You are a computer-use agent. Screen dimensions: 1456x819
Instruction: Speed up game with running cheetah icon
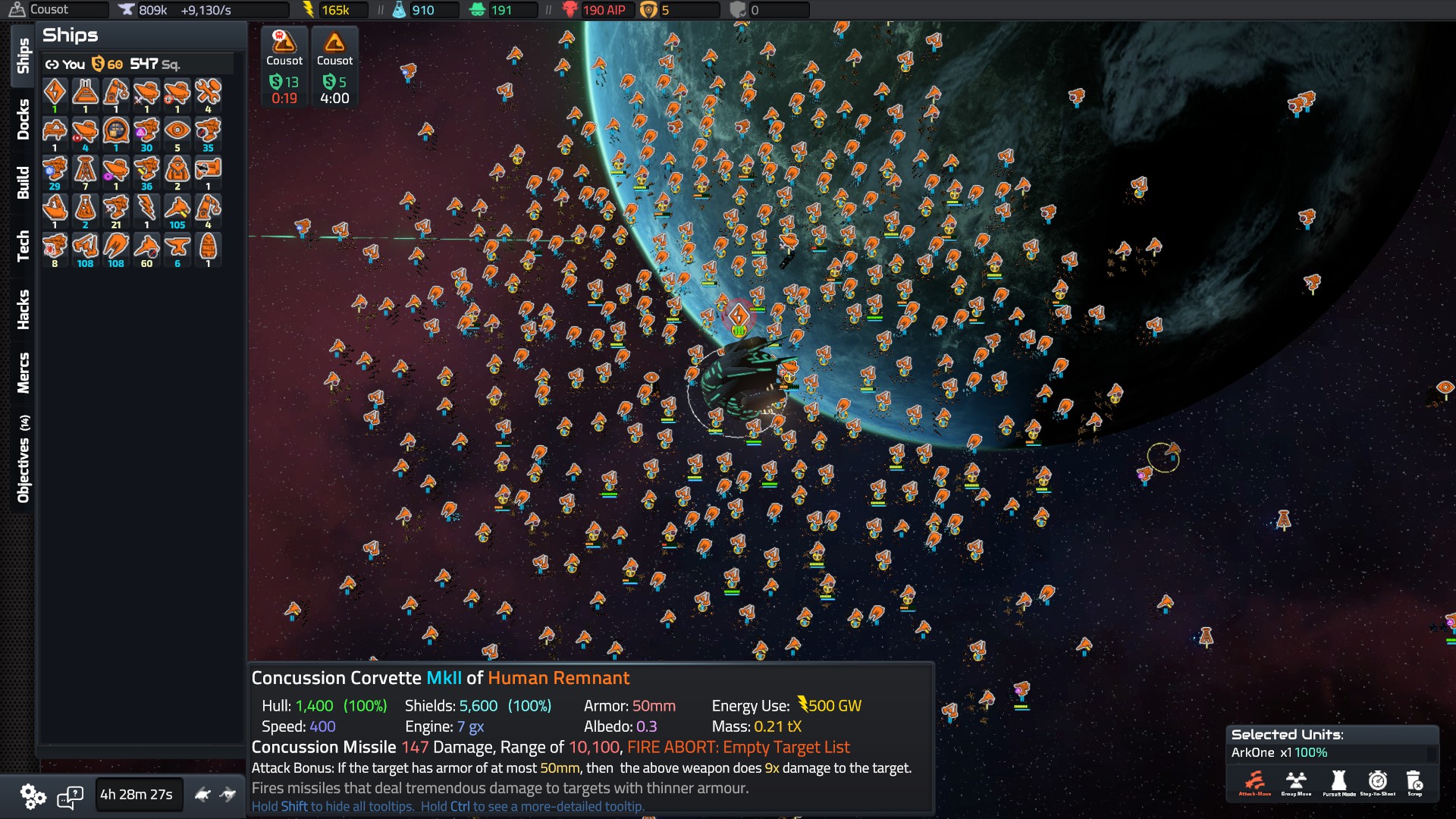pyautogui.click(x=228, y=795)
